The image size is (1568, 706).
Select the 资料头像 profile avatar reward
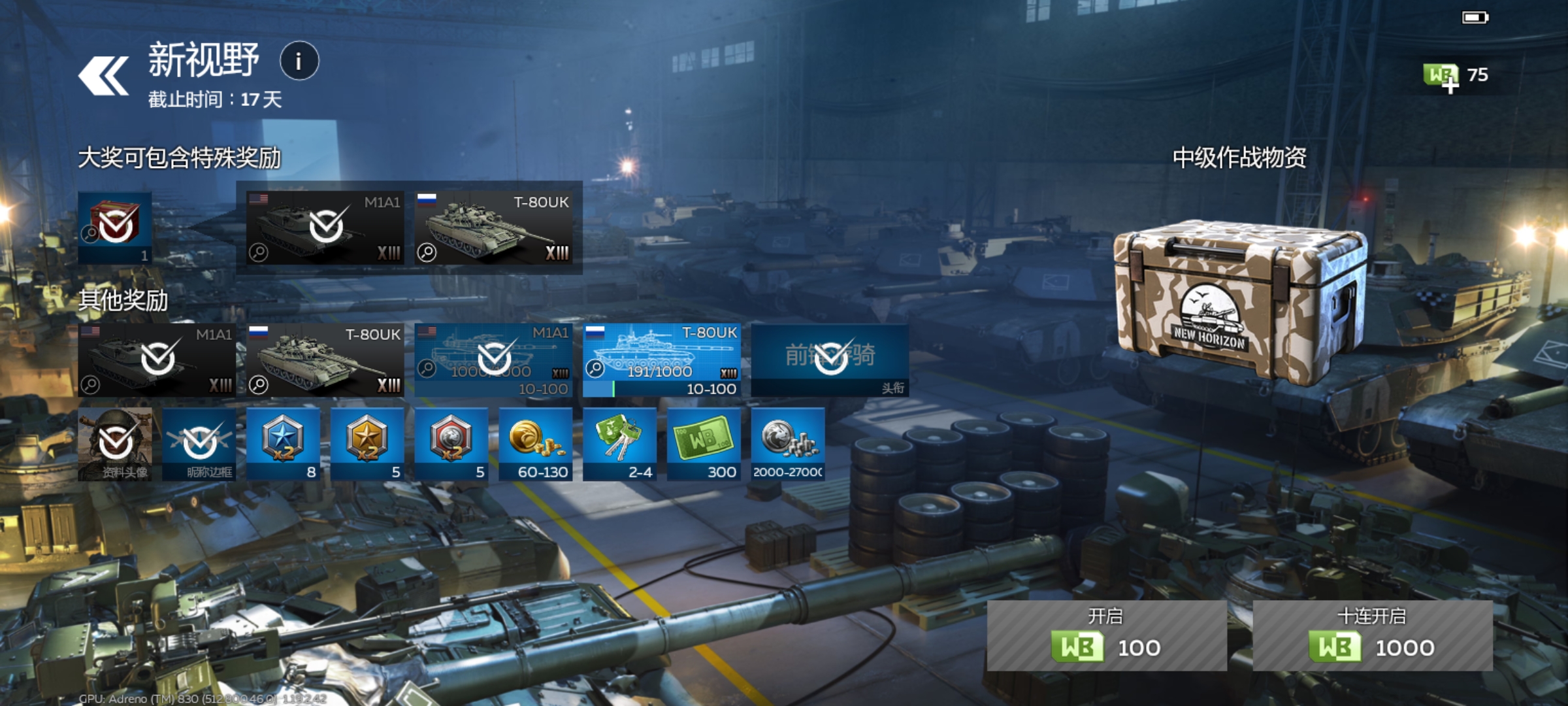pyautogui.click(x=115, y=445)
